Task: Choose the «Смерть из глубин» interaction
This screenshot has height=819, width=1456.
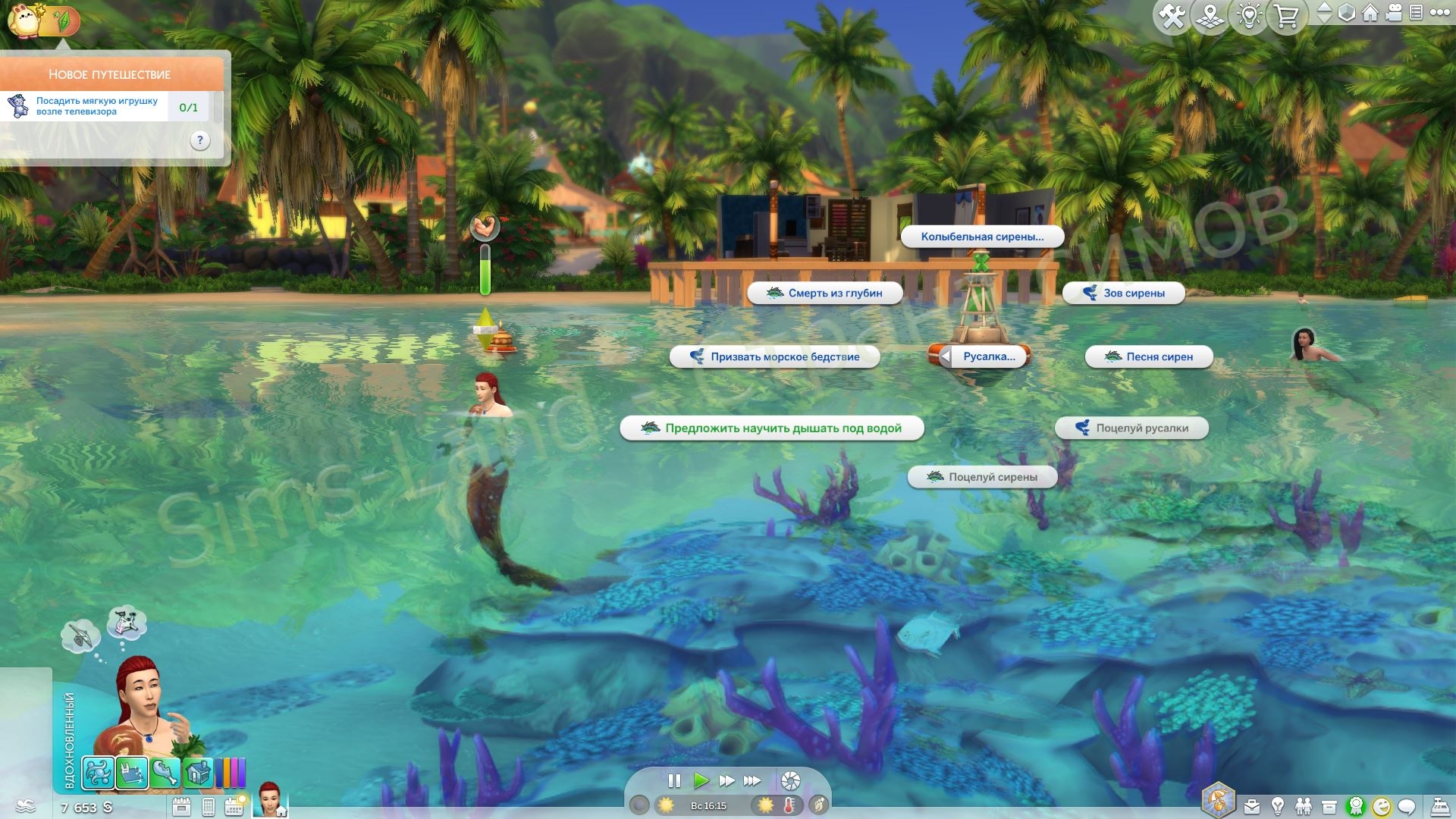Action: (825, 293)
